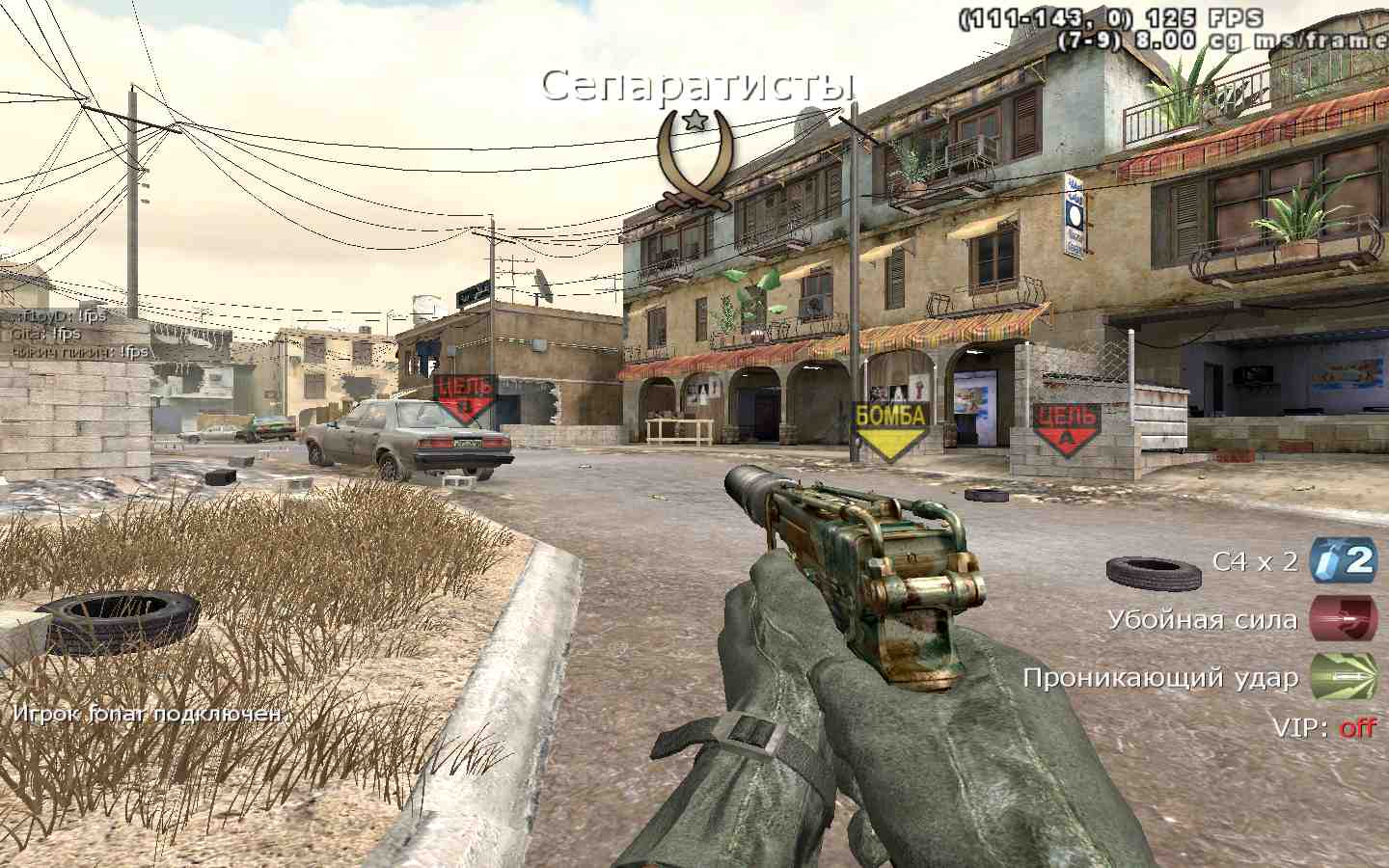Screen dimensions: 1389x868
Task: Select the red Убойная сила perk icon
Action: click(1344, 619)
